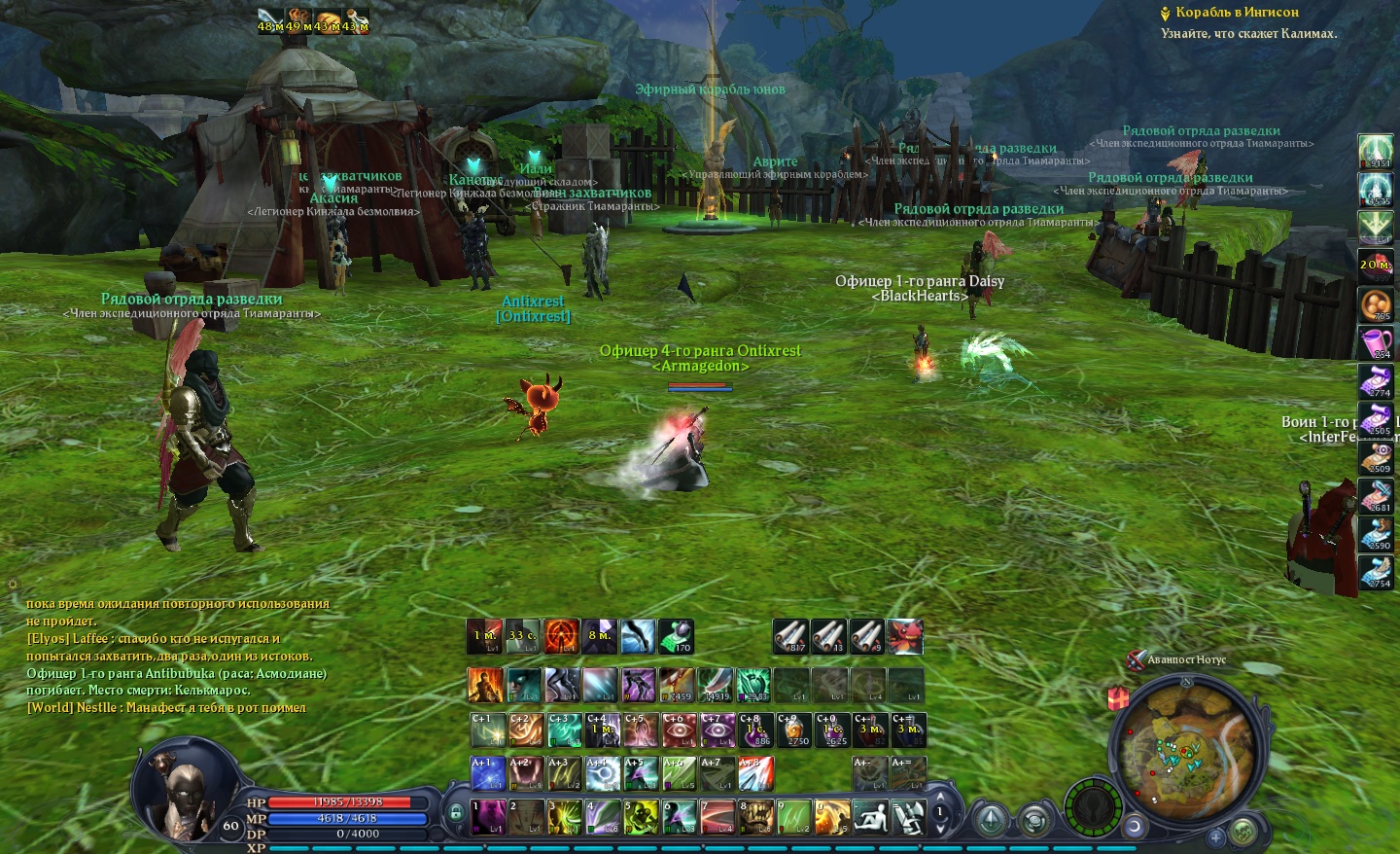Viewport: 1400px width, 854px height.
Task: Activate the purple eye skill on C+7
Action: click(717, 729)
